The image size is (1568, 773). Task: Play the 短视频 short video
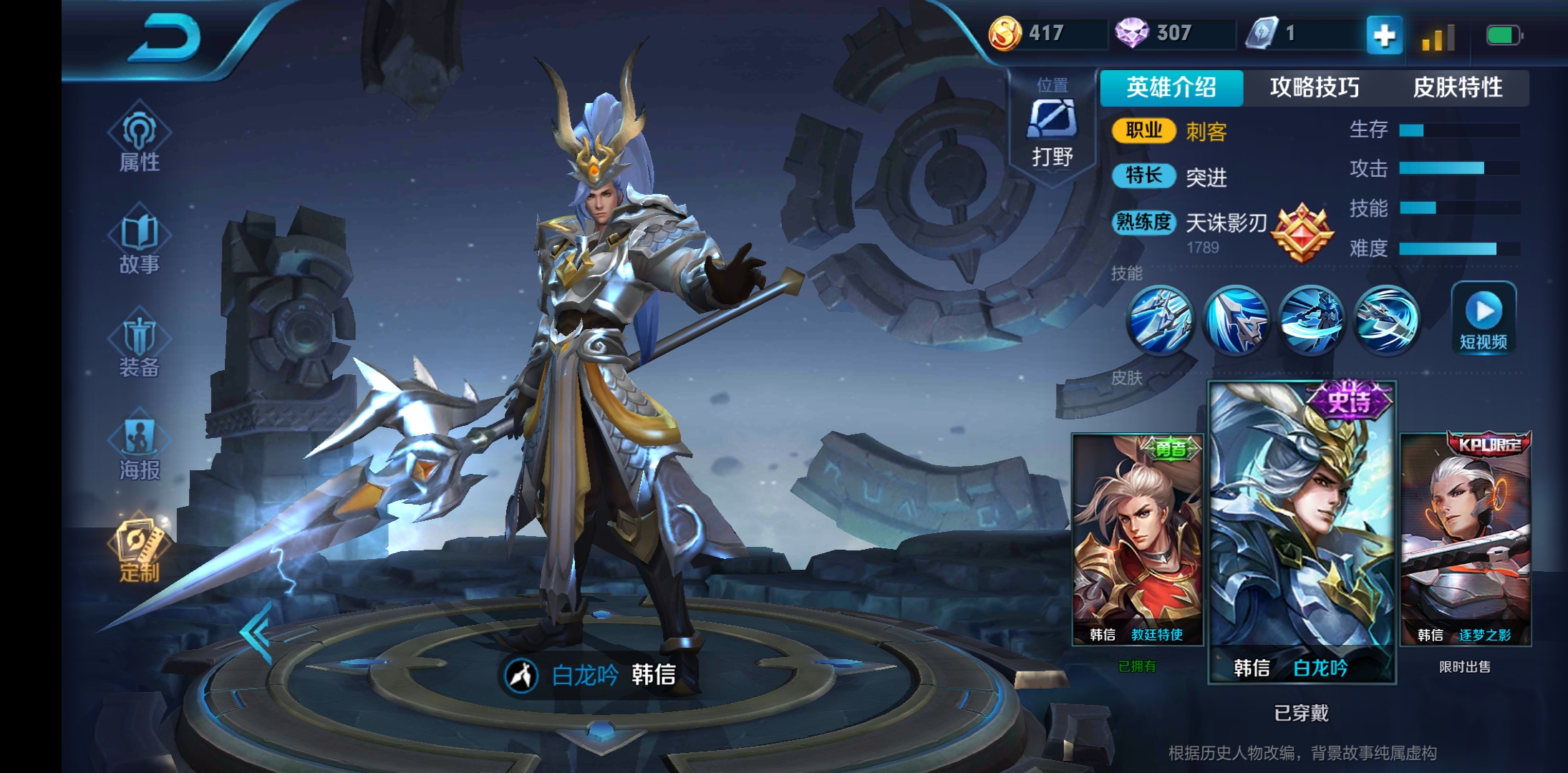pos(1484,318)
